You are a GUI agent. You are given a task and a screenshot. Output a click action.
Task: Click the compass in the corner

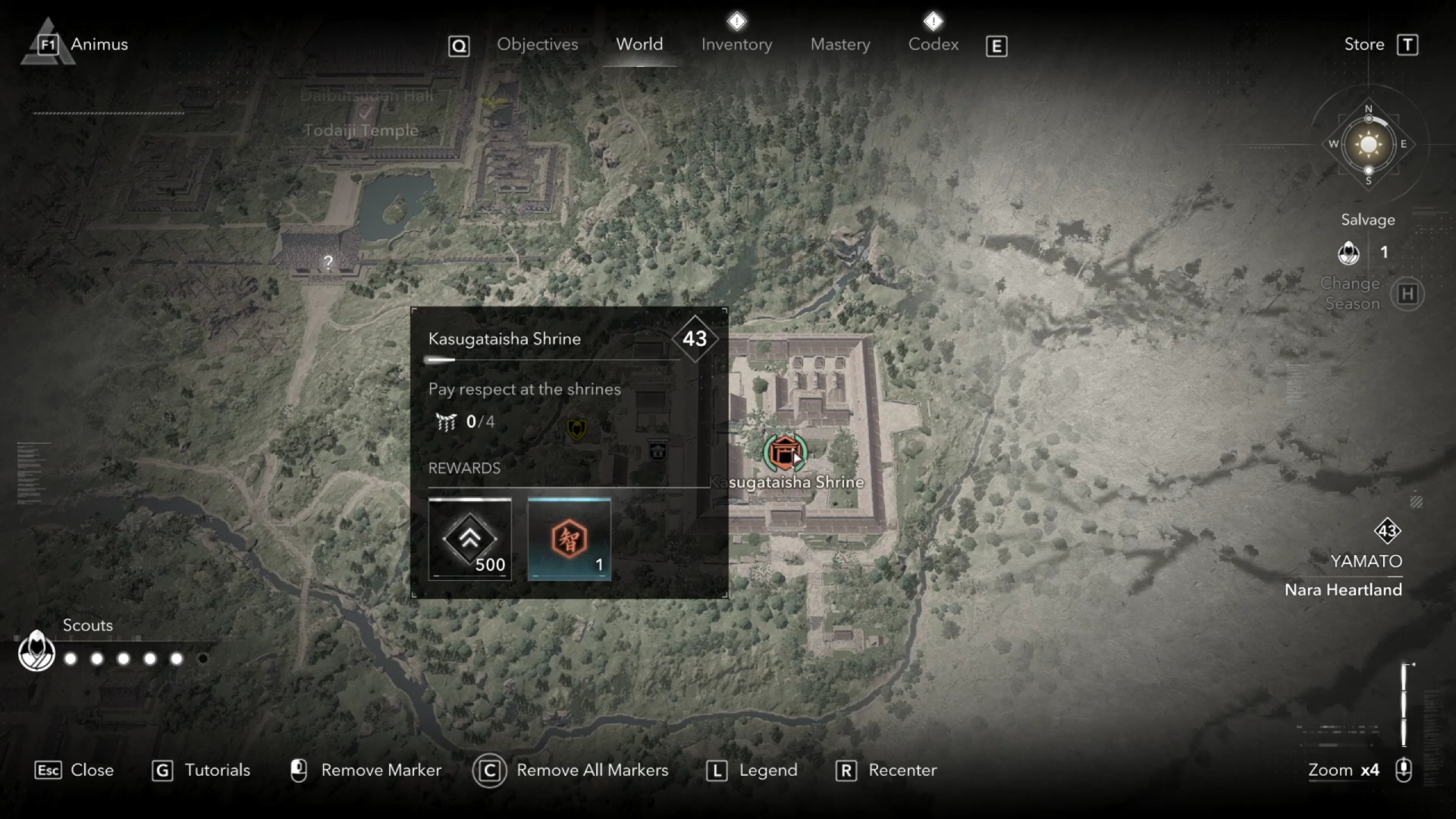point(1368,144)
